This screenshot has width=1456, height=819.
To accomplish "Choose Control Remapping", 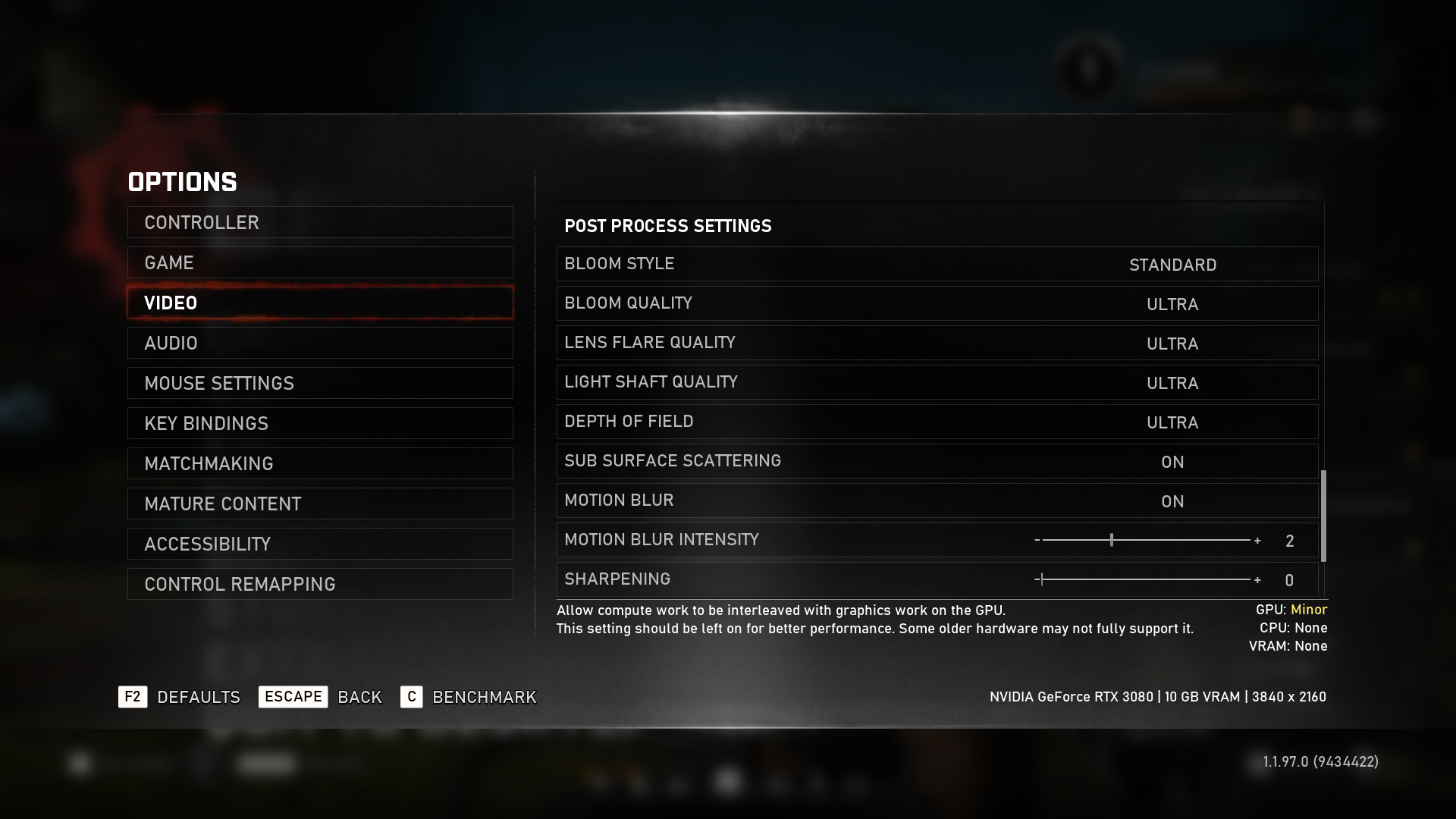I will pyautogui.click(x=319, y=584).
